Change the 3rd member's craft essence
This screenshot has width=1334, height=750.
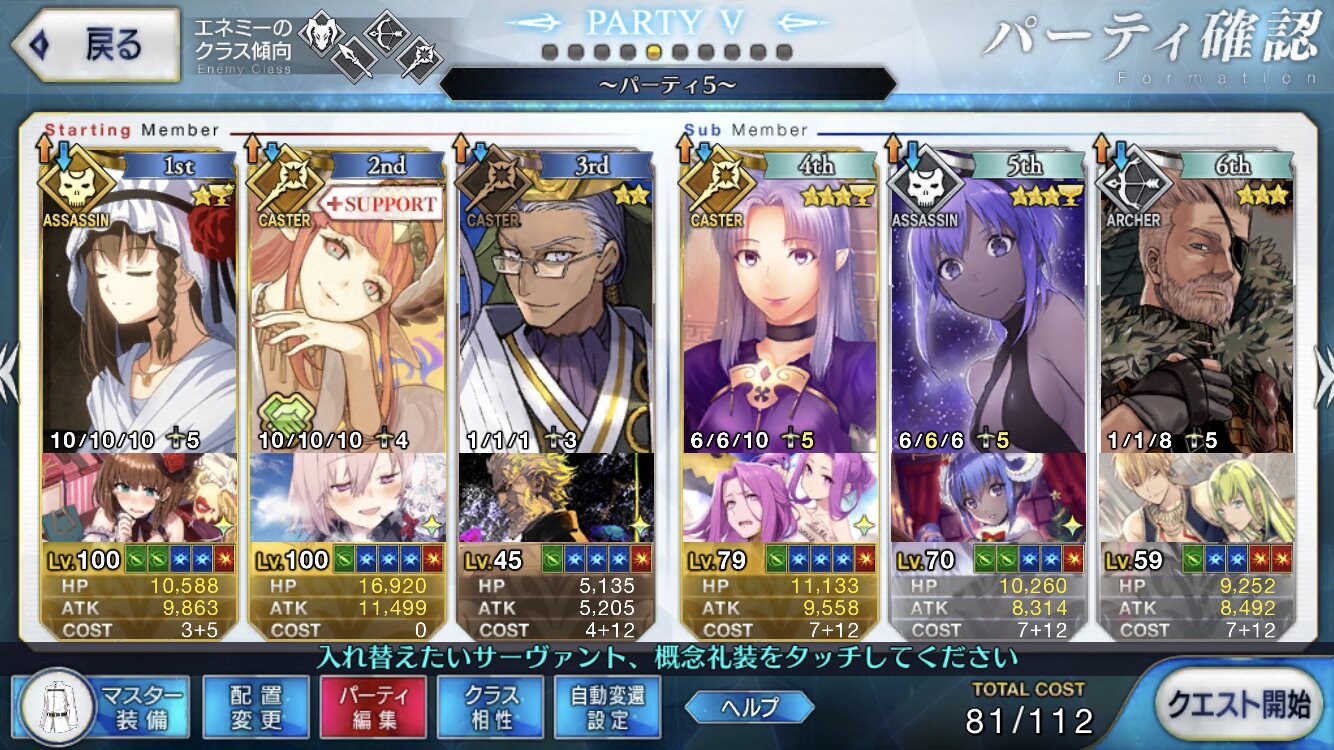[x=555, y=498]
